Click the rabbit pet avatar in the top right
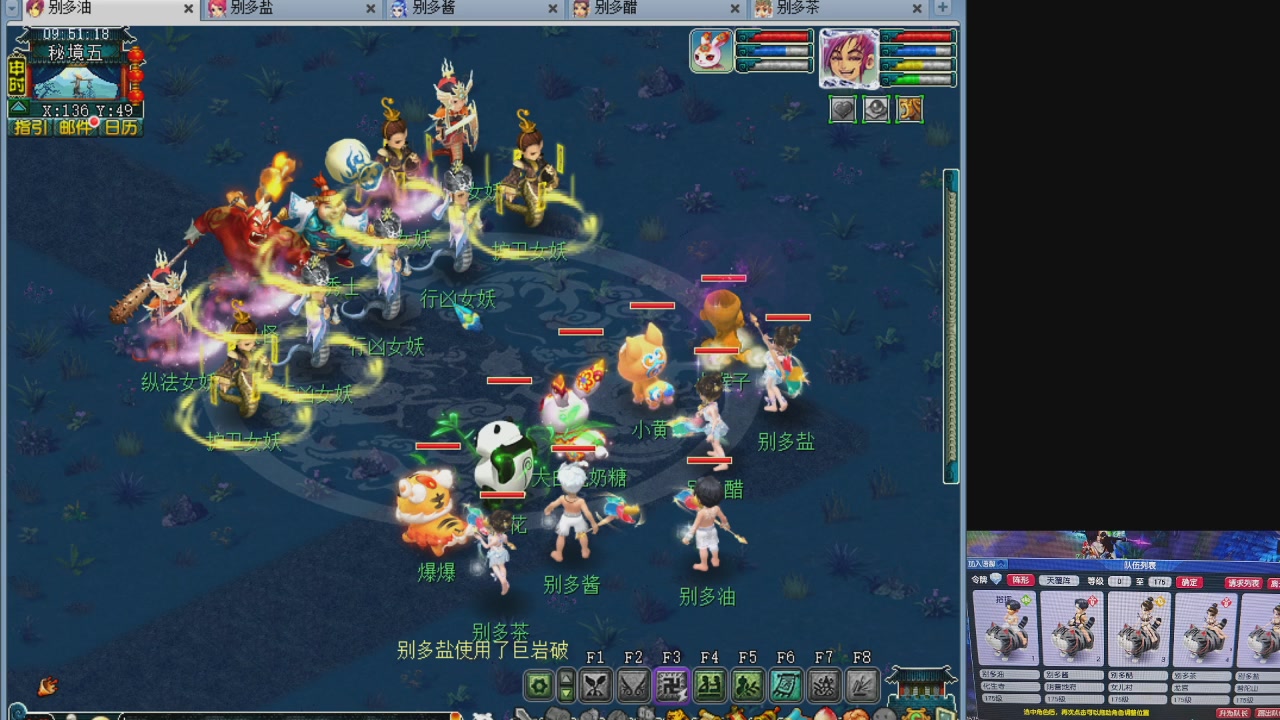1280x720 pixels. (711, 51)
